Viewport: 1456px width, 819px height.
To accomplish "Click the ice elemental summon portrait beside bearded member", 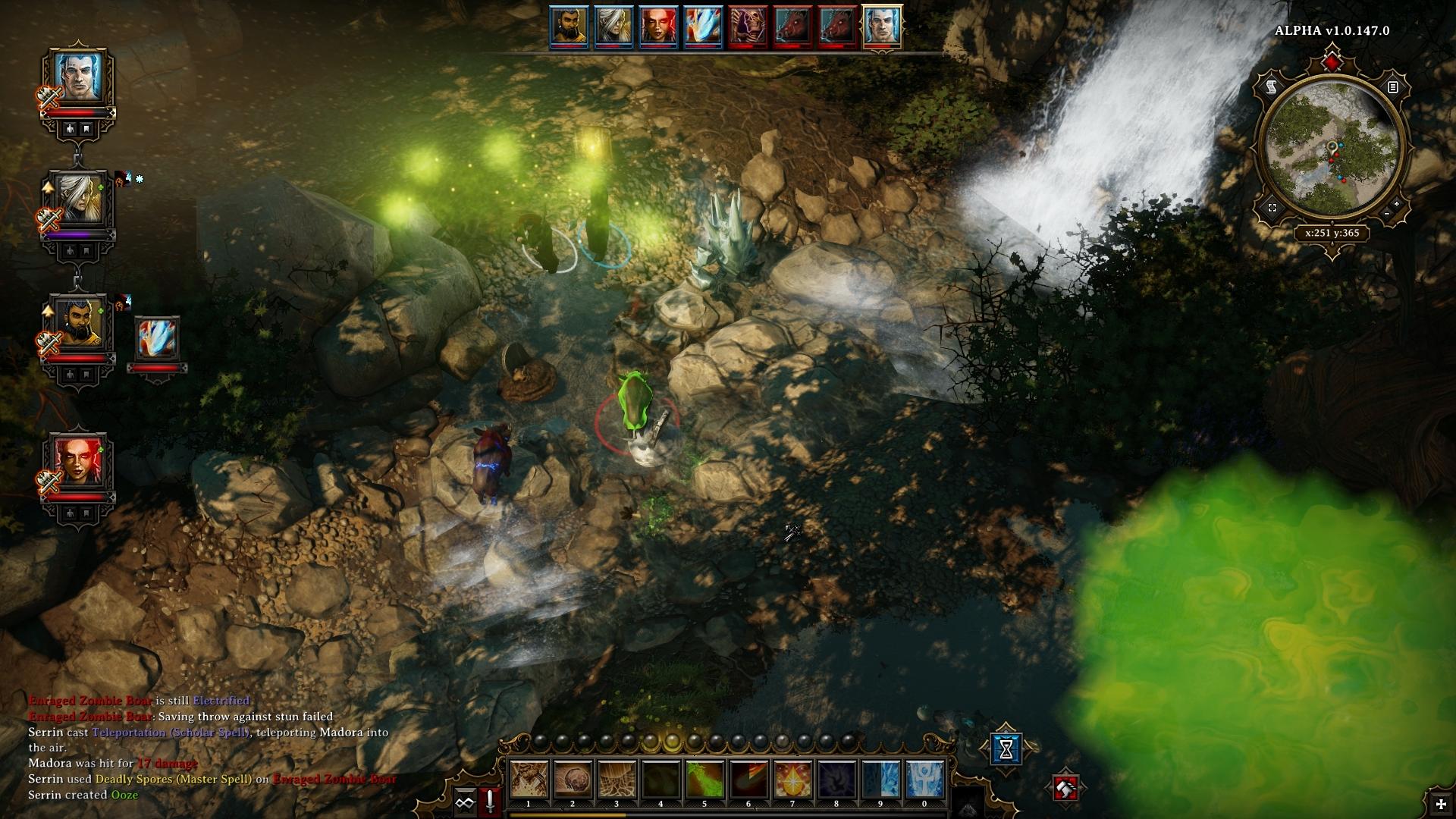I will 157,339.
